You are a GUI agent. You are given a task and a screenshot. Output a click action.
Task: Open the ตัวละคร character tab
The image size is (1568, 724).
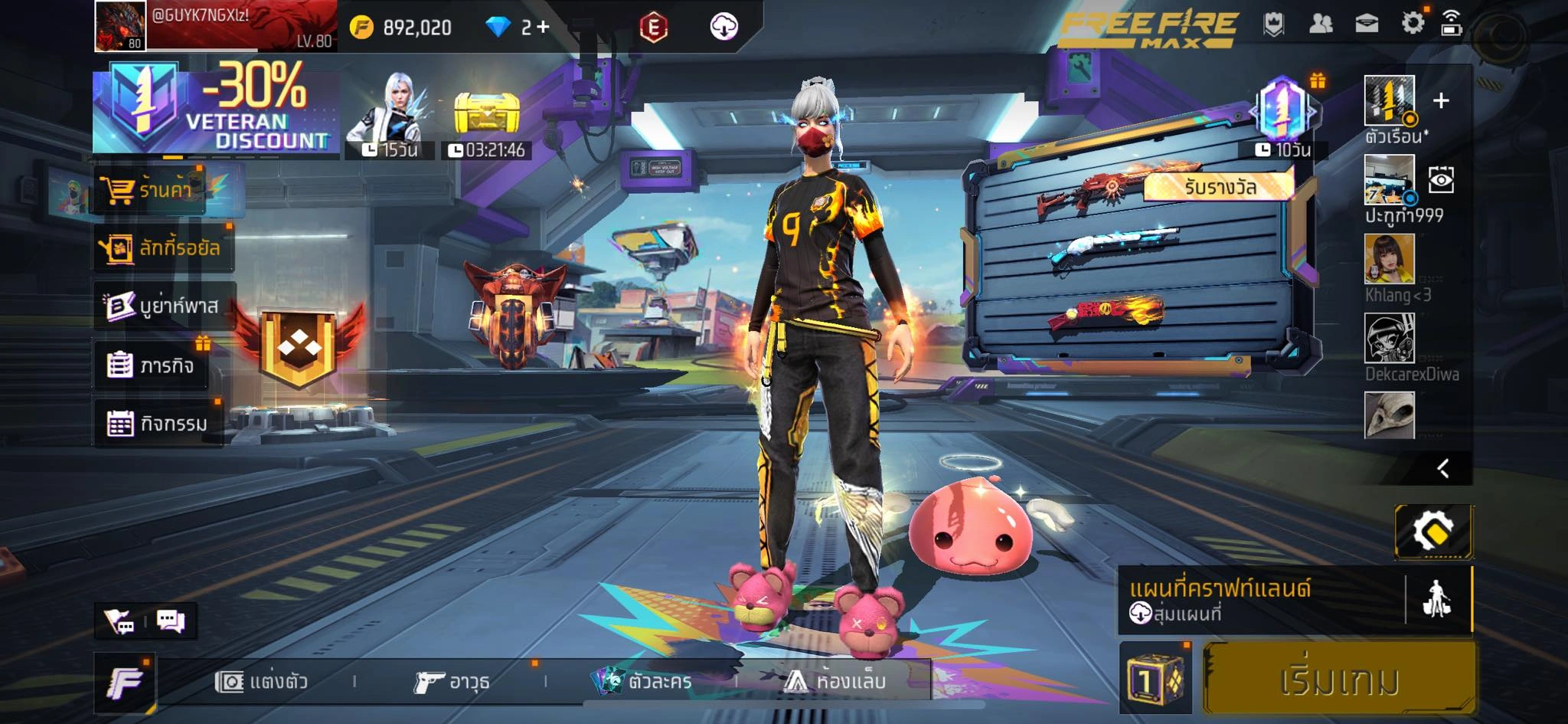643,681
